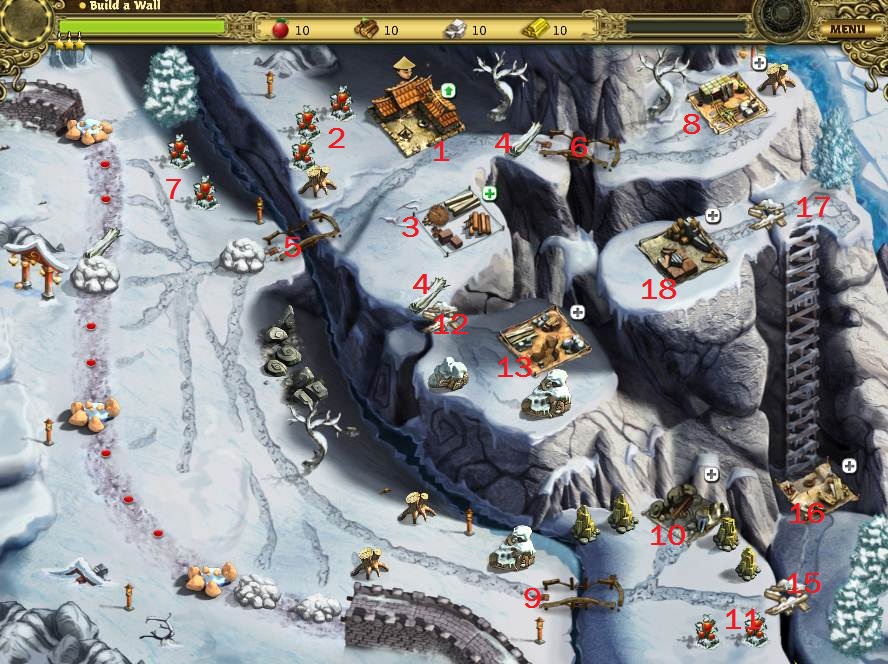888x664 pixels.
Task: Select the grey plus icon beside building site 8
Action: tap(759, 63)
